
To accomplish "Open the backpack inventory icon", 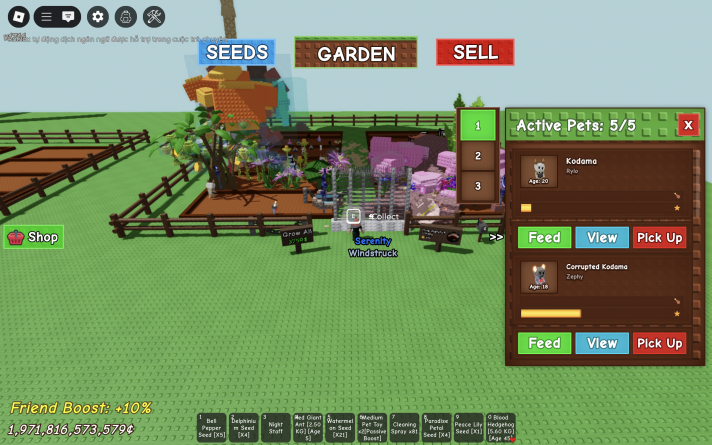I will click(125, 16).
